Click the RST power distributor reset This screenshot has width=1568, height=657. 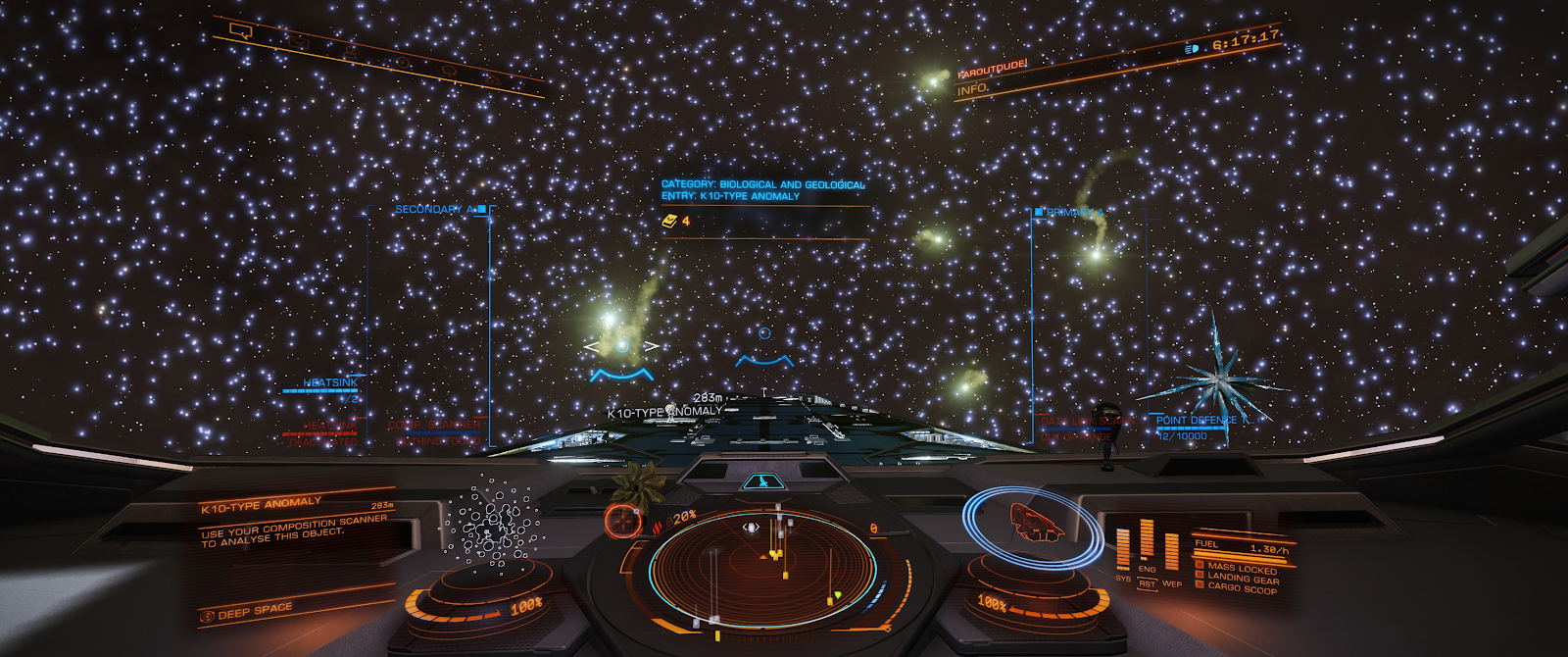1147,584
